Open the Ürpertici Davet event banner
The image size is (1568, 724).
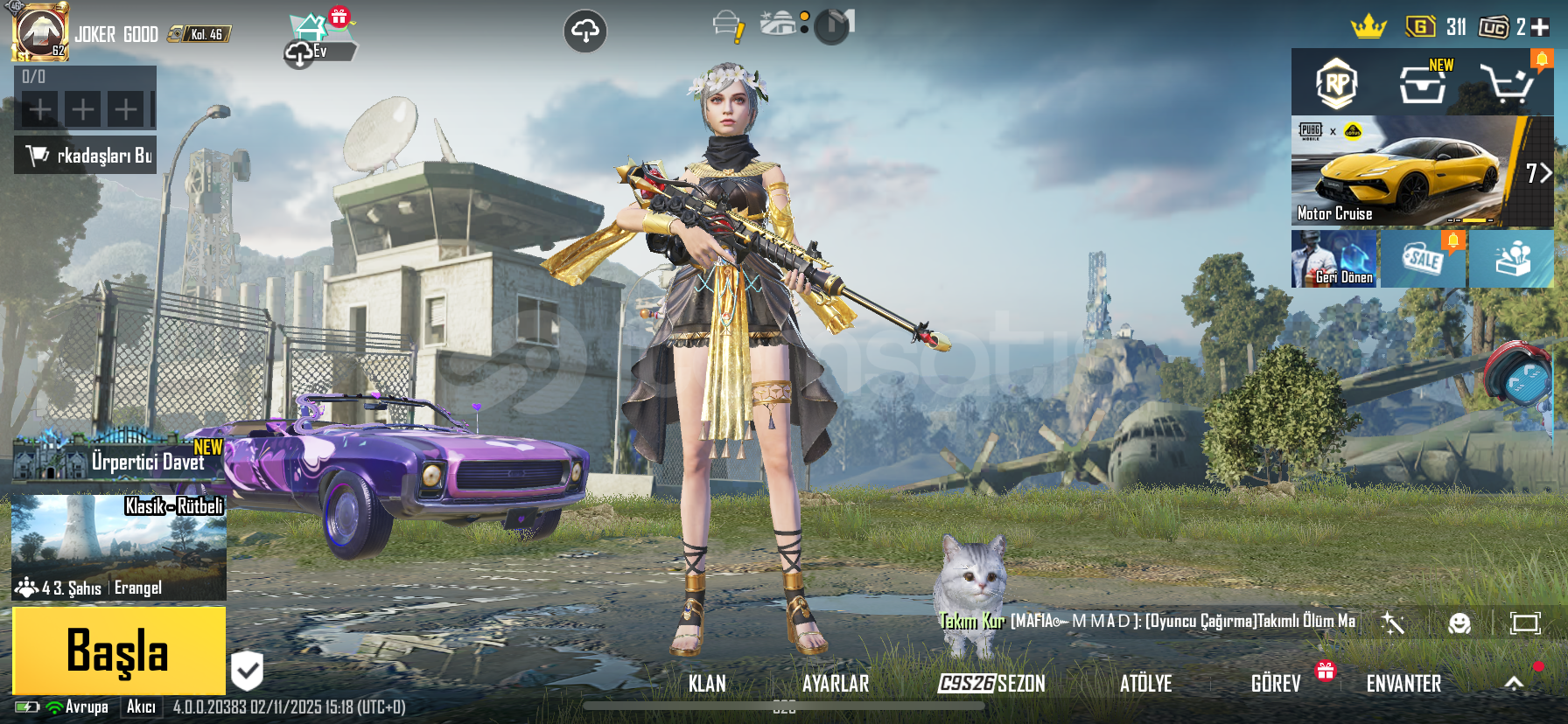coord(119,458)
